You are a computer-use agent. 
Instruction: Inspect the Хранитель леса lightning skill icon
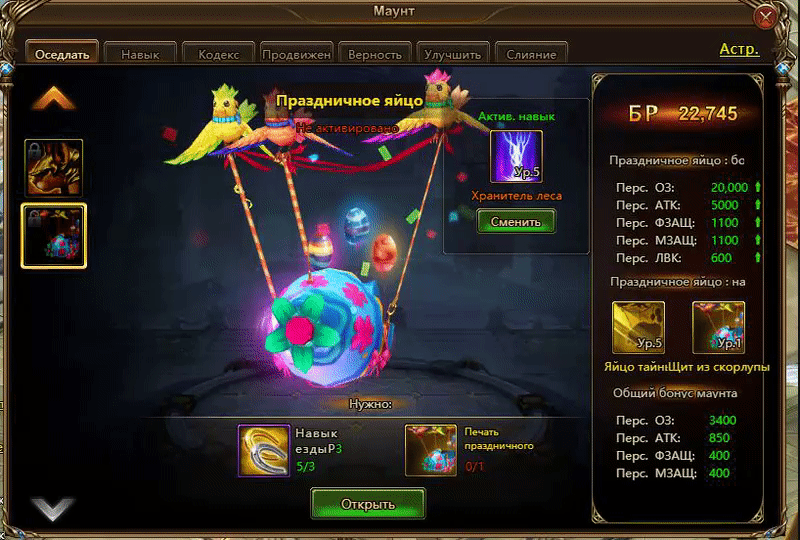(516, 156)
